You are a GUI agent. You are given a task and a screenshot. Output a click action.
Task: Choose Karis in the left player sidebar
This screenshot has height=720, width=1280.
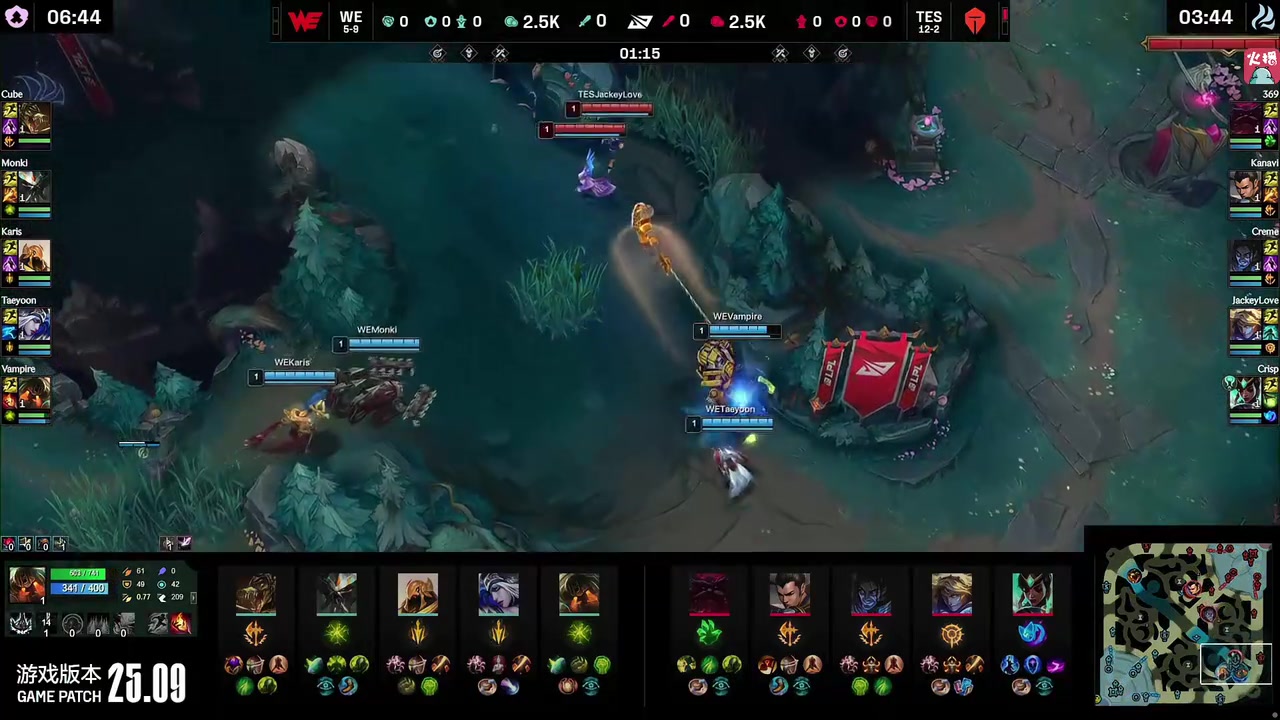click(34, 256)
